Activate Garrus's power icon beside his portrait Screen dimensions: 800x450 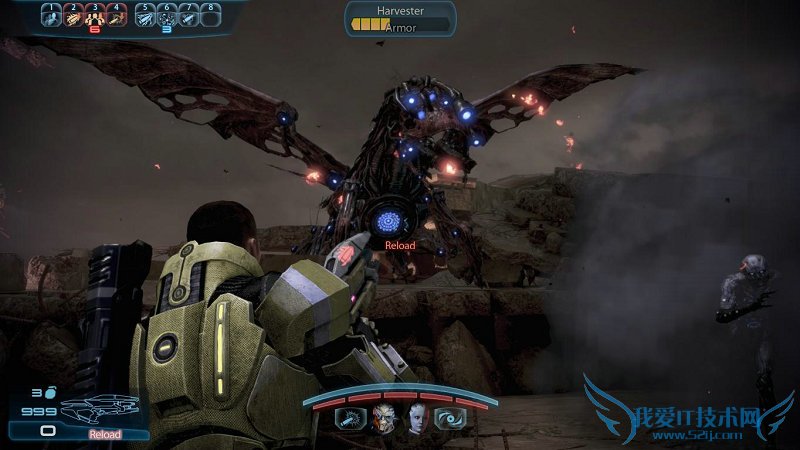click(x=351, y=419)
